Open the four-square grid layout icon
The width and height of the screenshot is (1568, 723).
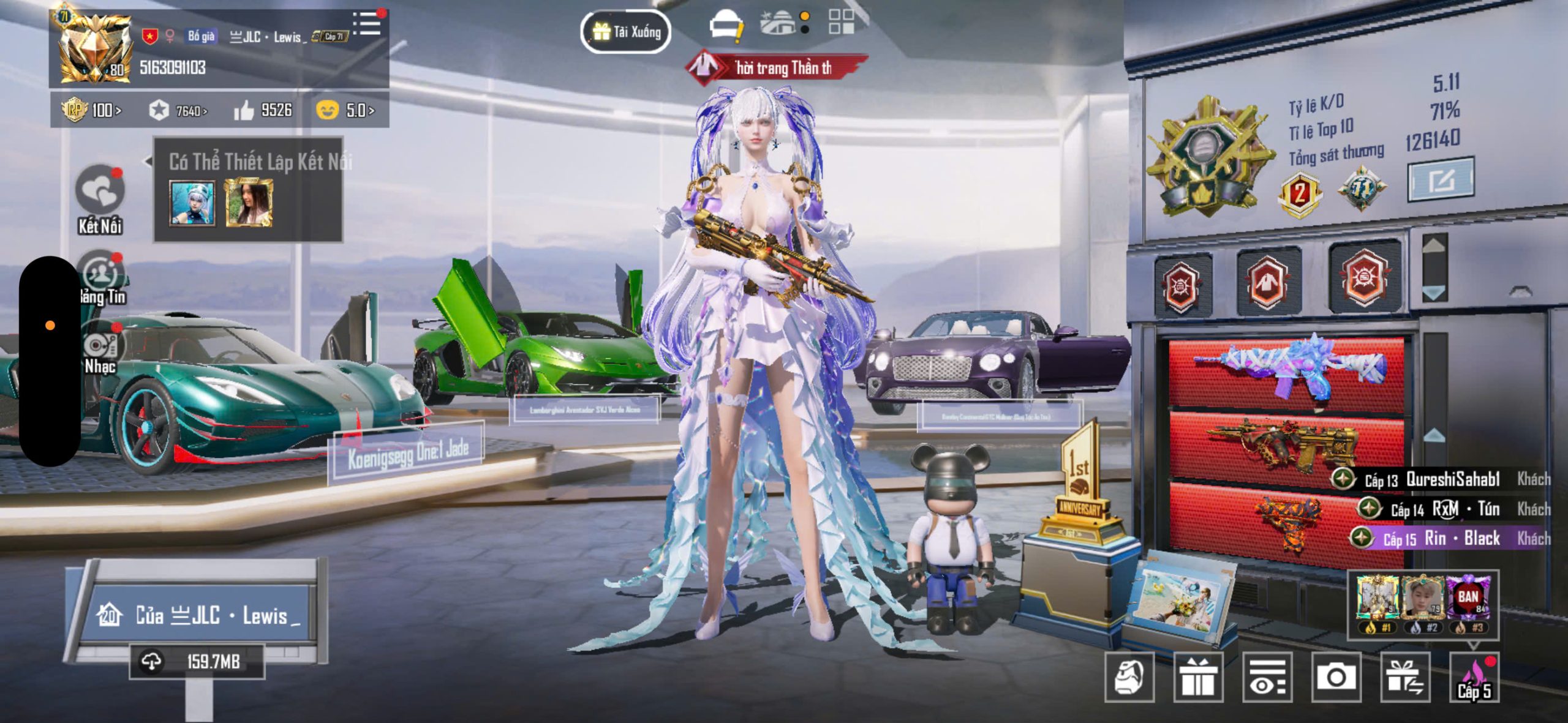[841, 22]
